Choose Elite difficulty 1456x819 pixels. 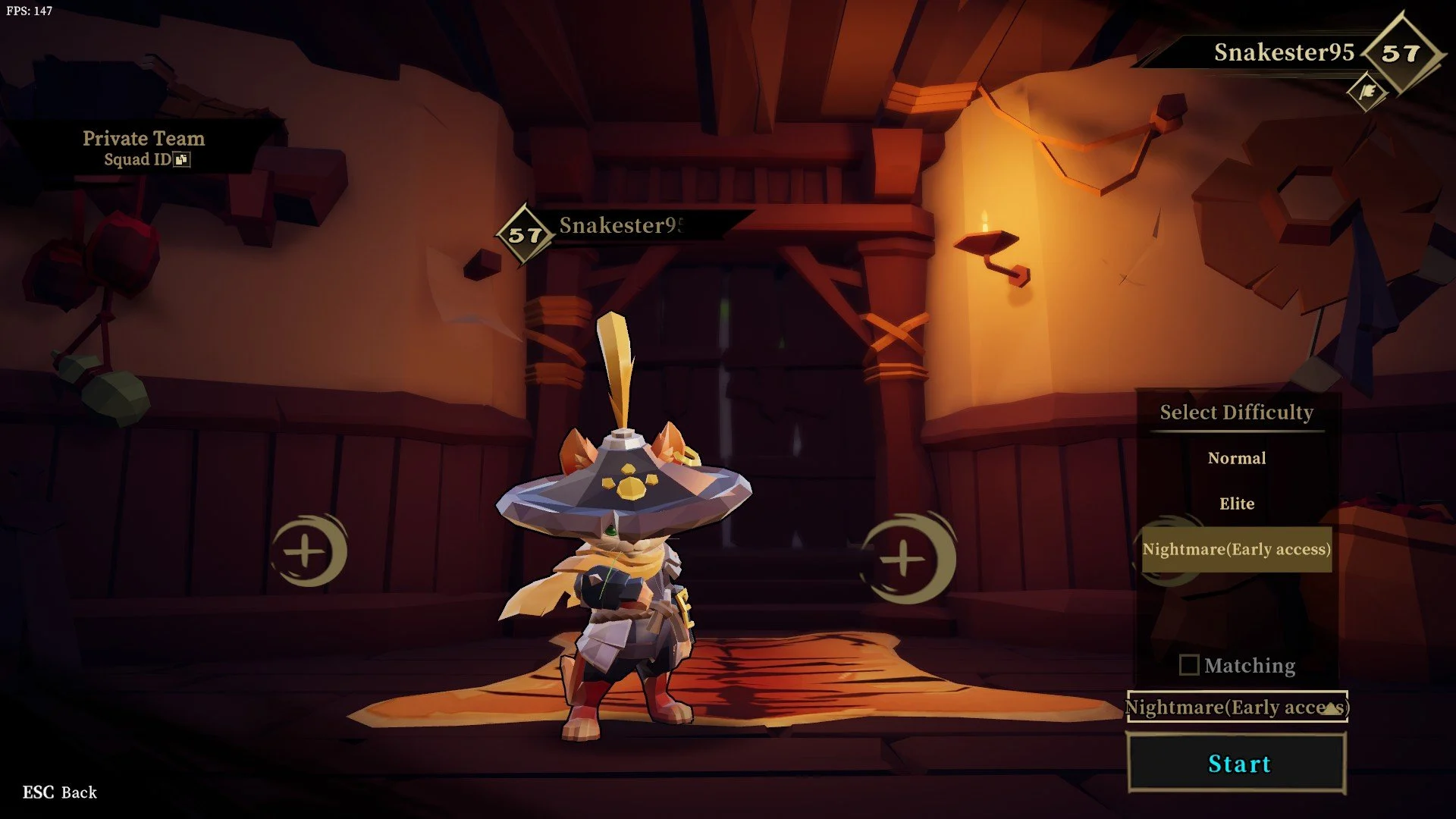pos(1237,504)
